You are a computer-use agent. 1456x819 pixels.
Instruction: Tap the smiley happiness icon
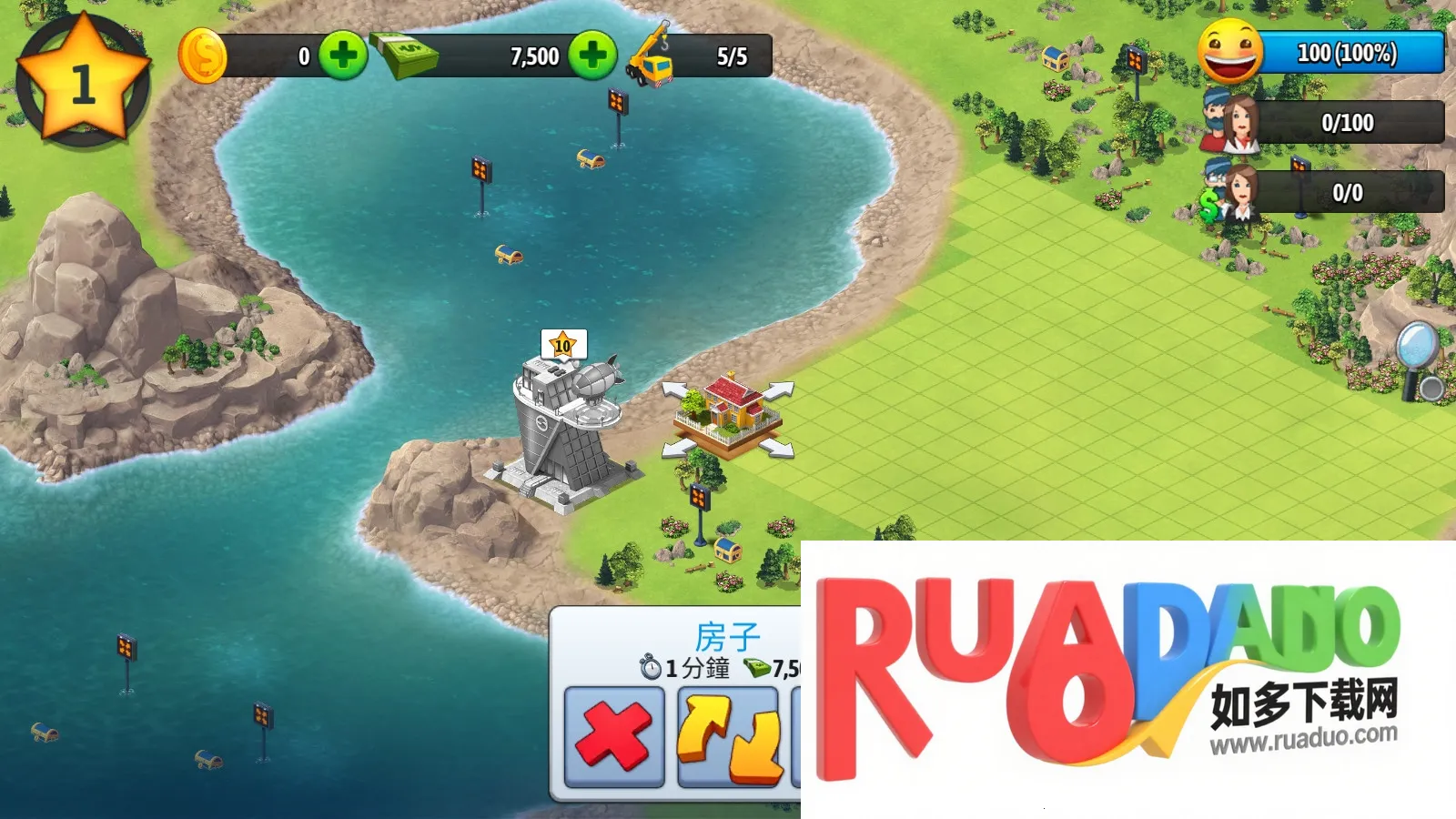point(1230,52)
